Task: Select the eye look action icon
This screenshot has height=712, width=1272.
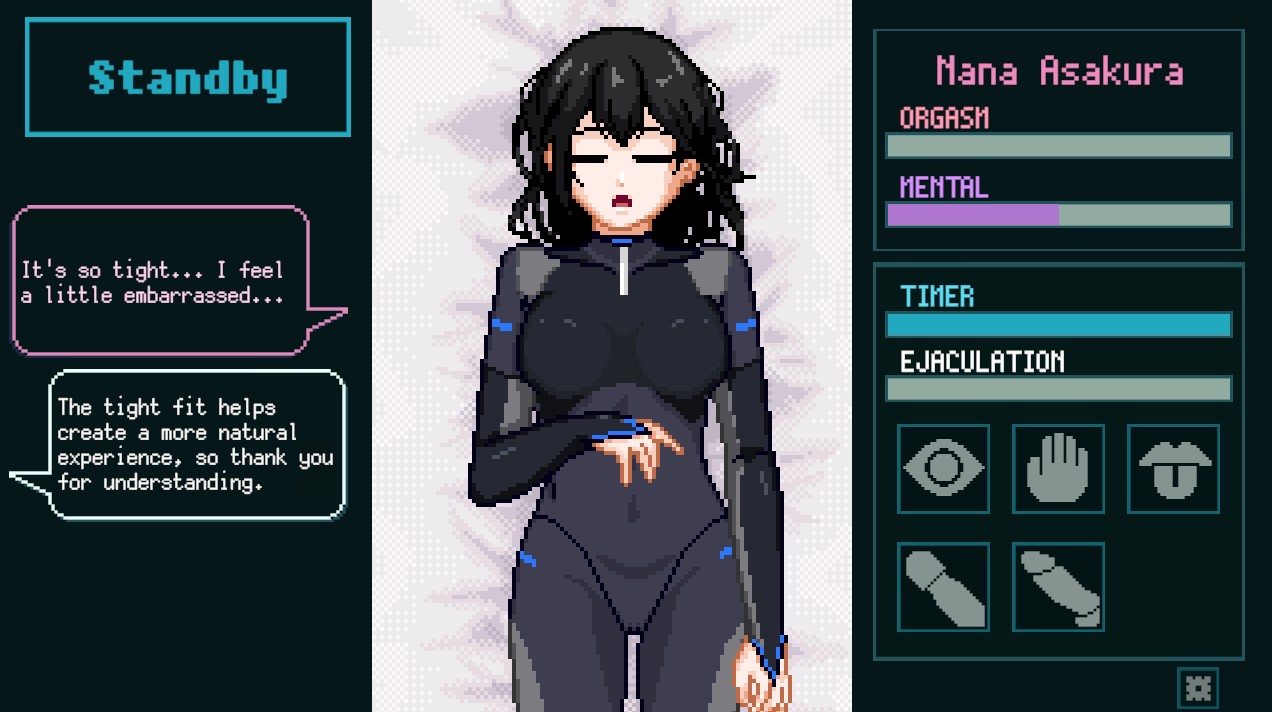Action: click(943, 468)
